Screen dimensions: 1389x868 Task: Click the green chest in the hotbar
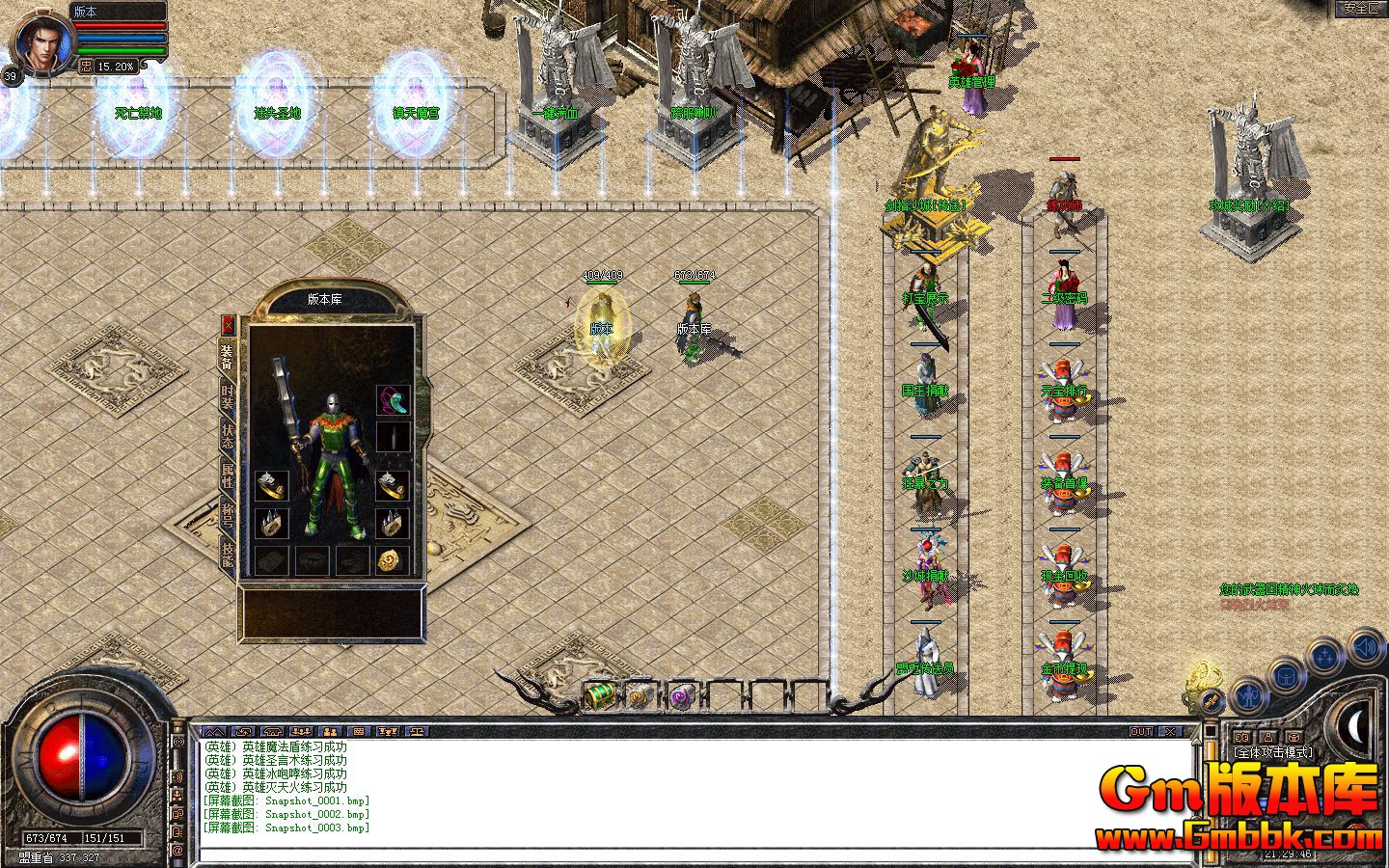point(599,694)
